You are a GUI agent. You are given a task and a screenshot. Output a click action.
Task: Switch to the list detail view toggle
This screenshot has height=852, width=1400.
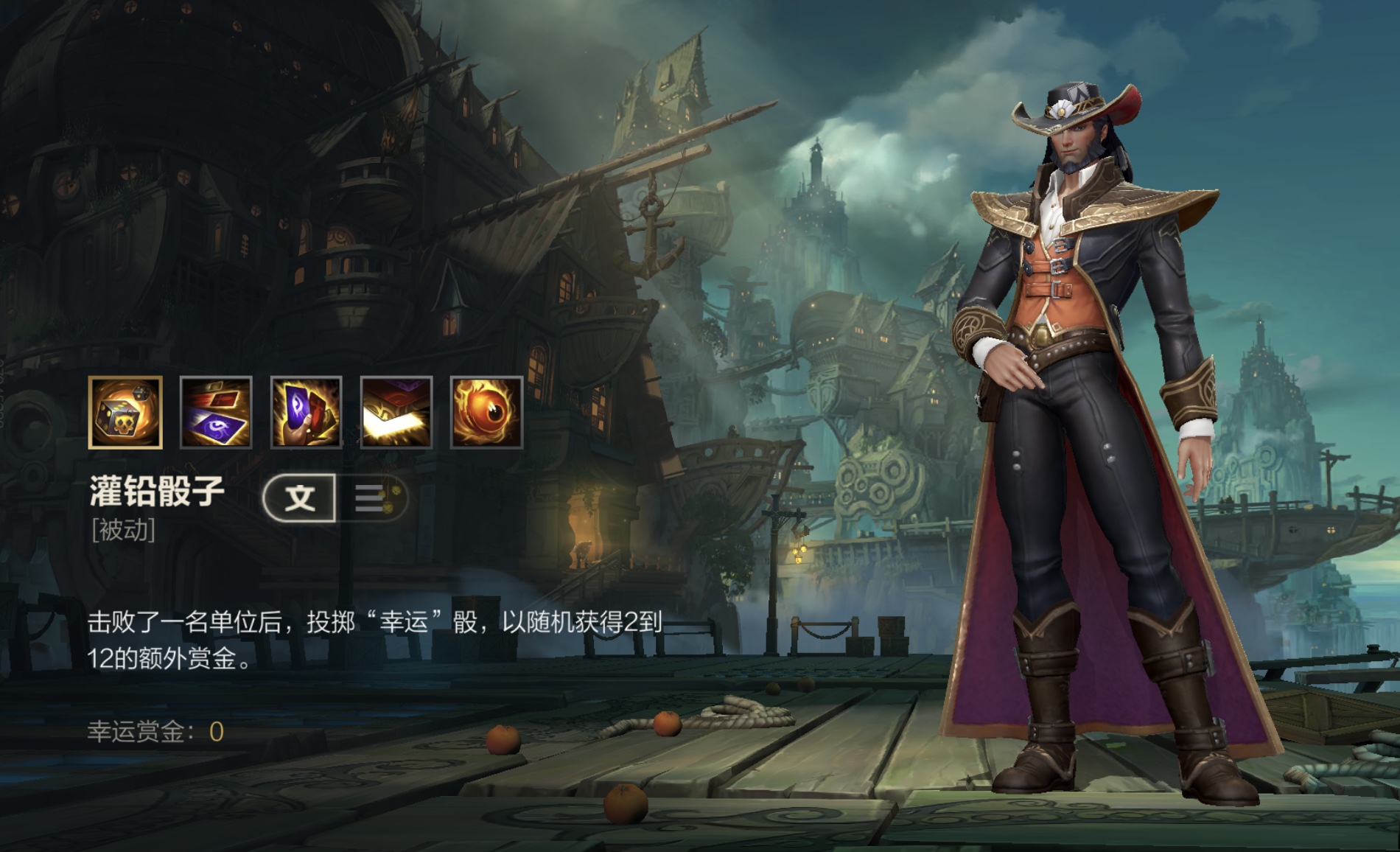pyautogui.click(x=371, y=498)
